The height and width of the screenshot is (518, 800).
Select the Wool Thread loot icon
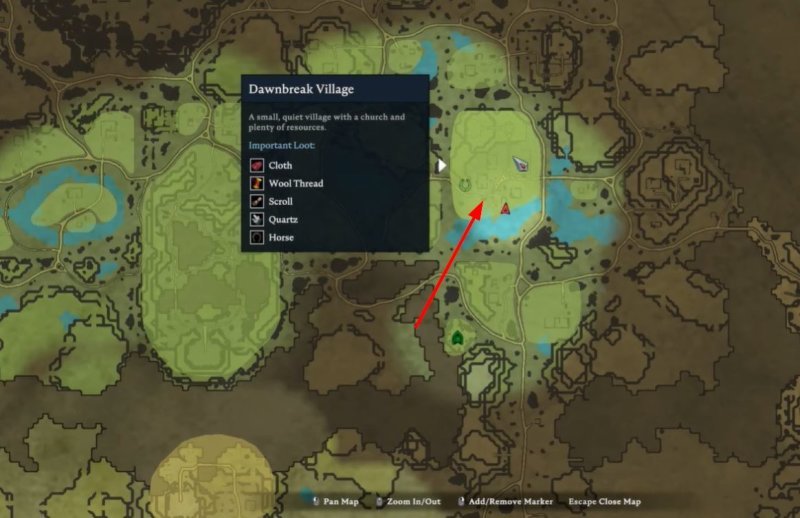tap(257, 183)
